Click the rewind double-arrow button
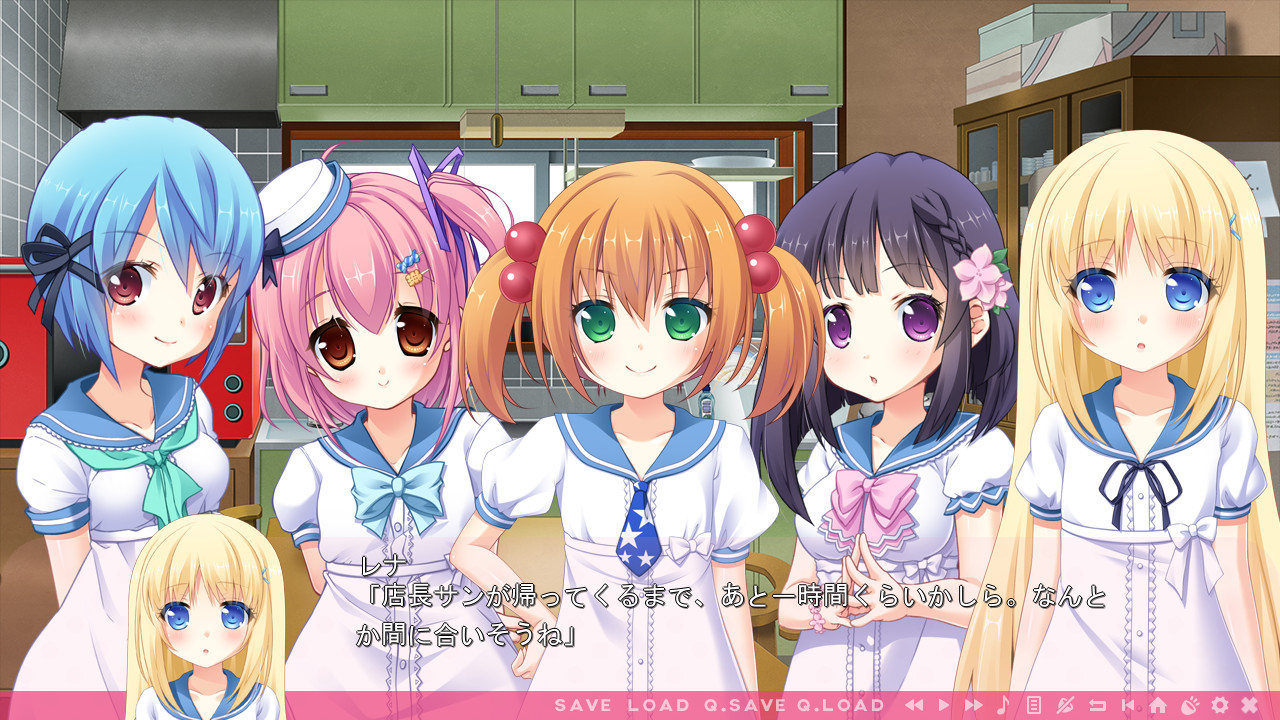The height and width of the screenshot is (720, 1280). coord(913,705)
